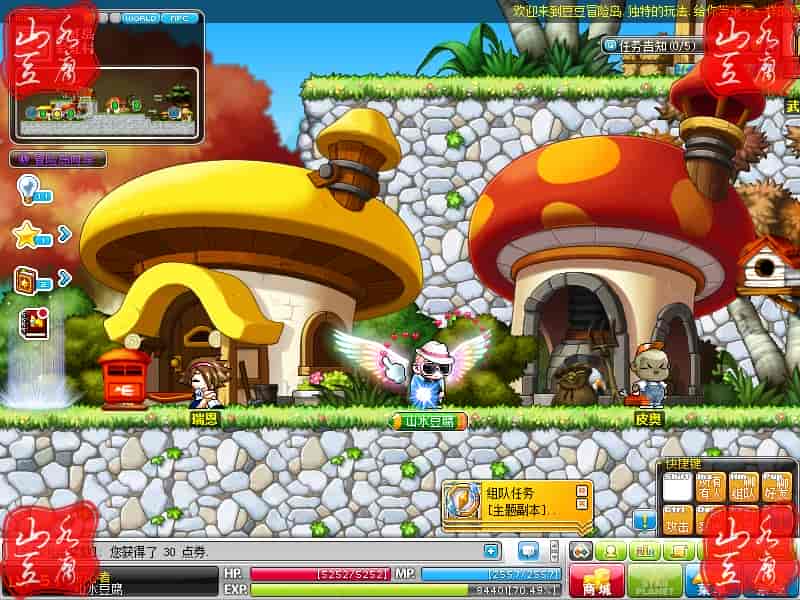Viewport: 800px width, 600px height.
Task: Click the dark red book icon
Action: point(31,322)
